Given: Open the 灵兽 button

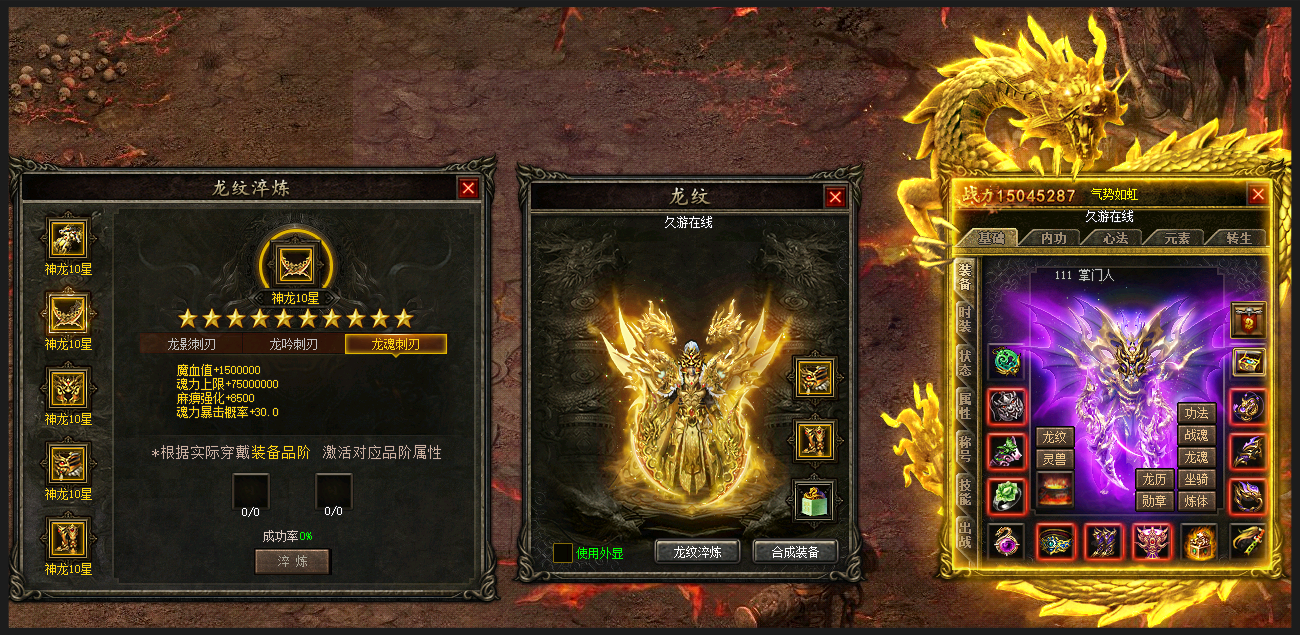Looking at the screenshot, I should 1054,460.
